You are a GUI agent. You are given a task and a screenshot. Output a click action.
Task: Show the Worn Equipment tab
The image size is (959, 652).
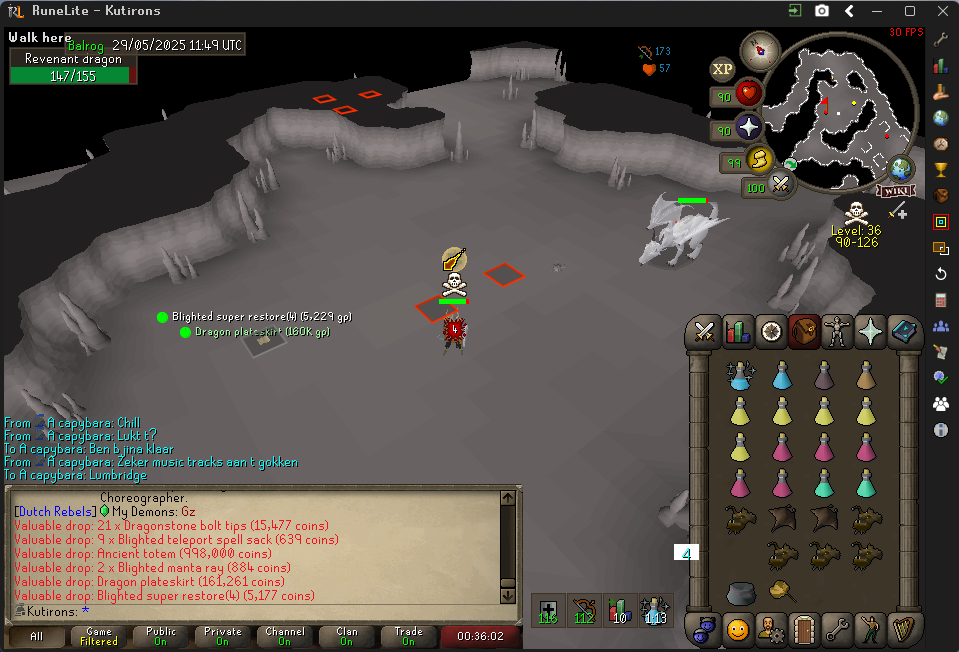pos(837,330)
